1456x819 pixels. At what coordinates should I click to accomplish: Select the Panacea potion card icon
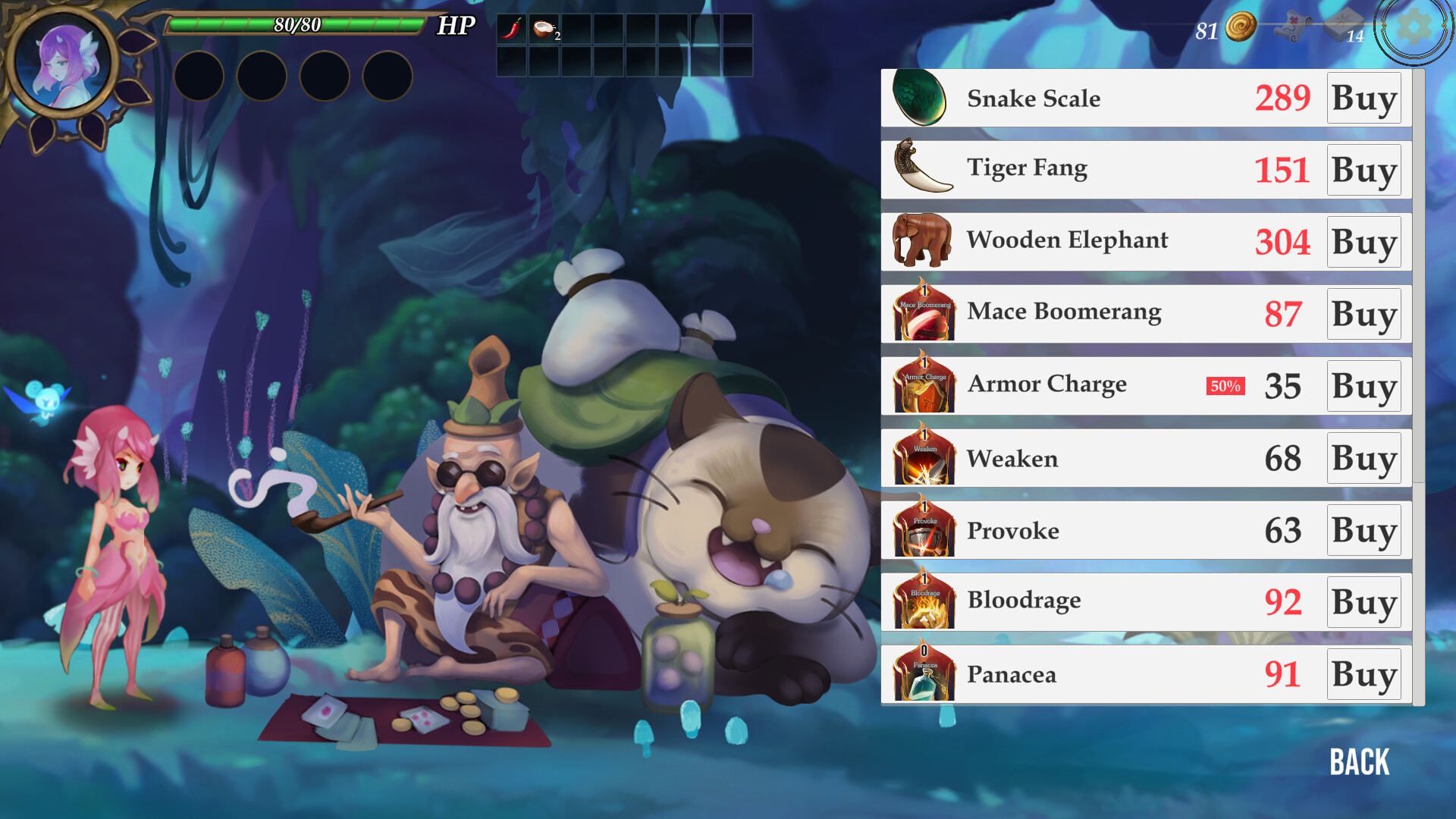point(922,673)
